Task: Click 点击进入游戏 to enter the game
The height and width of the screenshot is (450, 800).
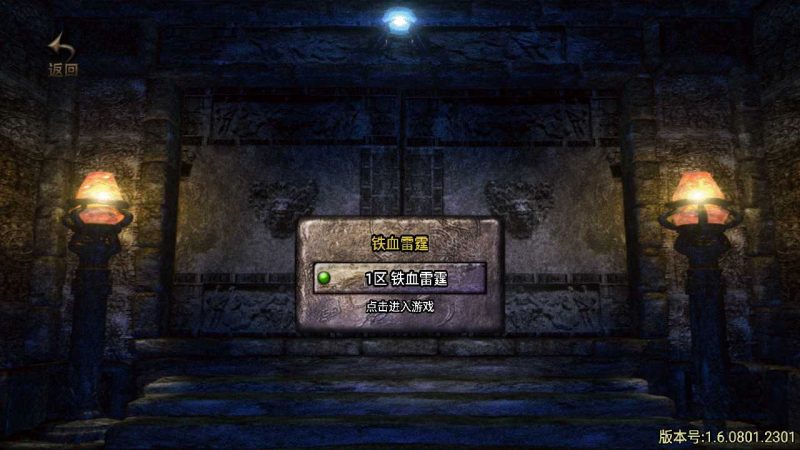Action: click(399, 307)
